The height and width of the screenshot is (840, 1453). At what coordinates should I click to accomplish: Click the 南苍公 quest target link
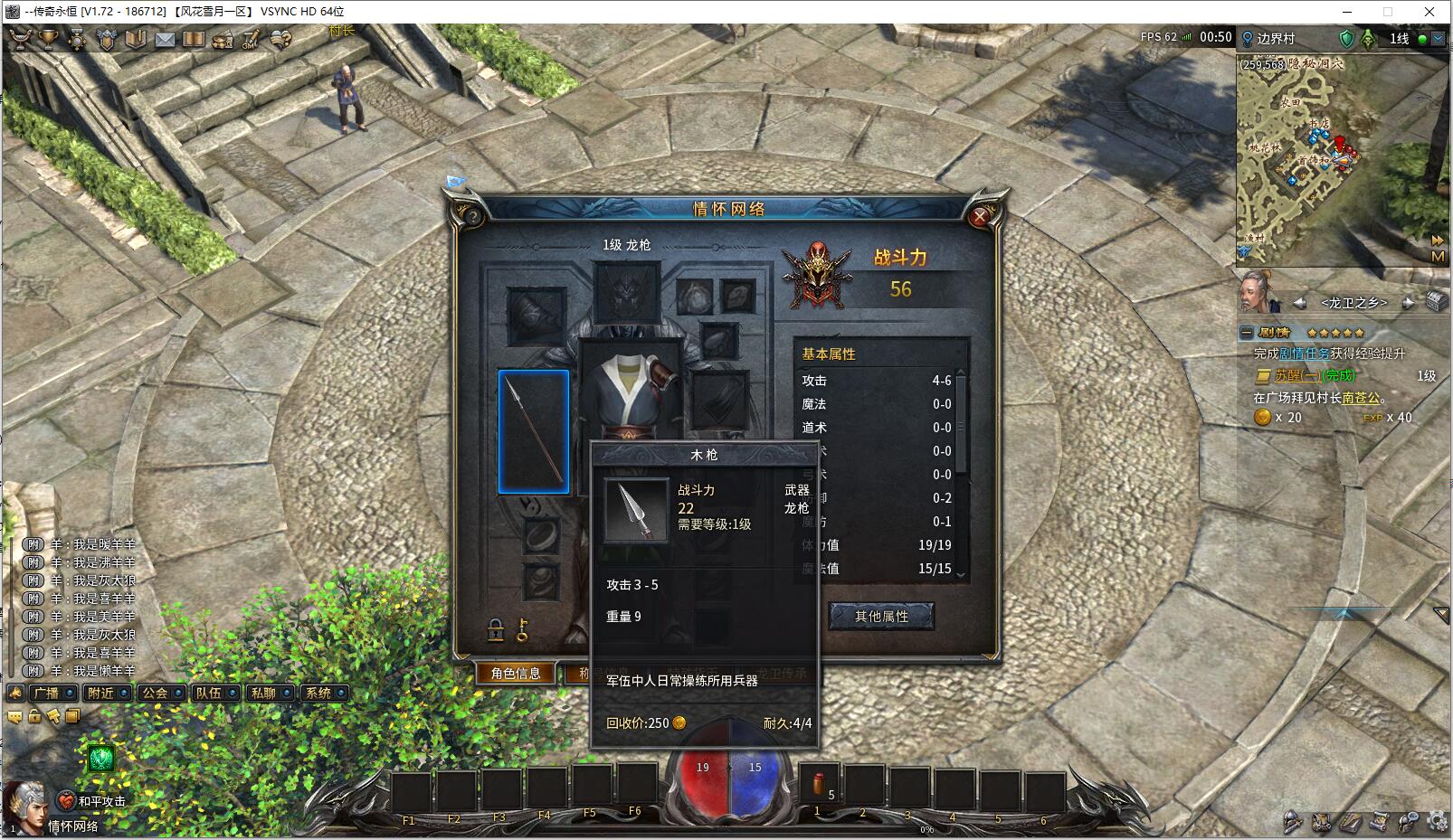pos(1361,398)
